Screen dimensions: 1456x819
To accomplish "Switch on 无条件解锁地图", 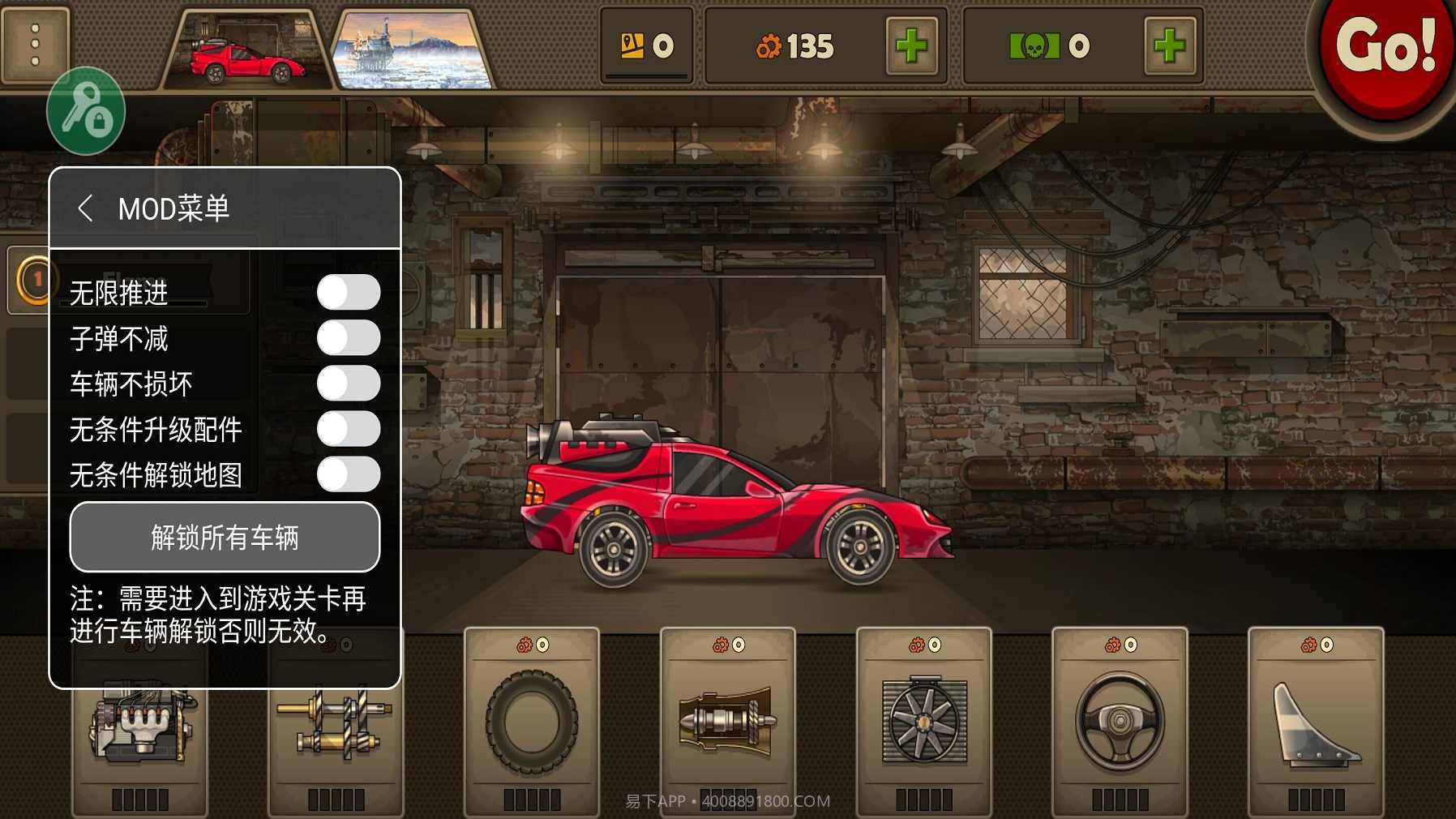I will pos(348,474).
